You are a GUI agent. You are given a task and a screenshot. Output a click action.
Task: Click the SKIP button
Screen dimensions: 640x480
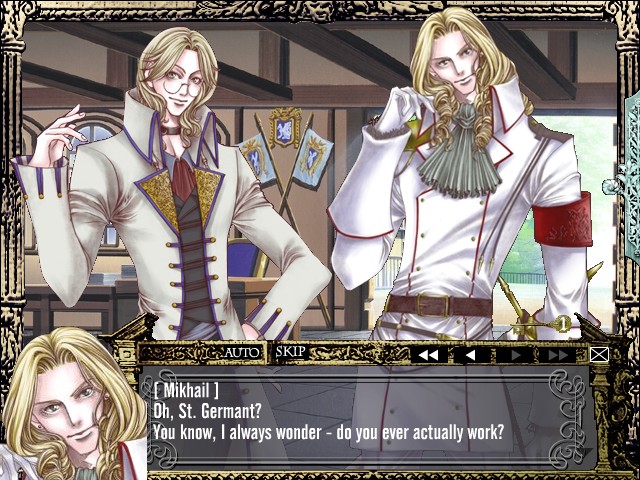(290, 352)
